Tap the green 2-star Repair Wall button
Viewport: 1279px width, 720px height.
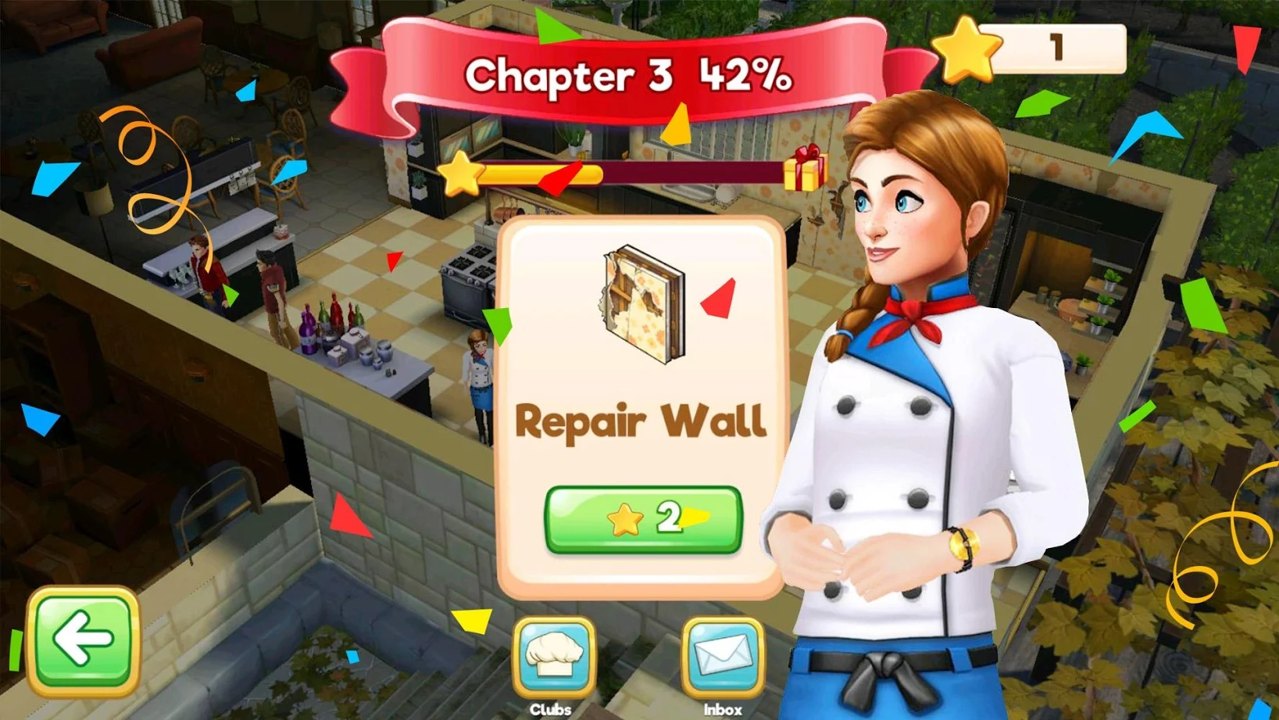pyautogui.click(x=643, y=519)
